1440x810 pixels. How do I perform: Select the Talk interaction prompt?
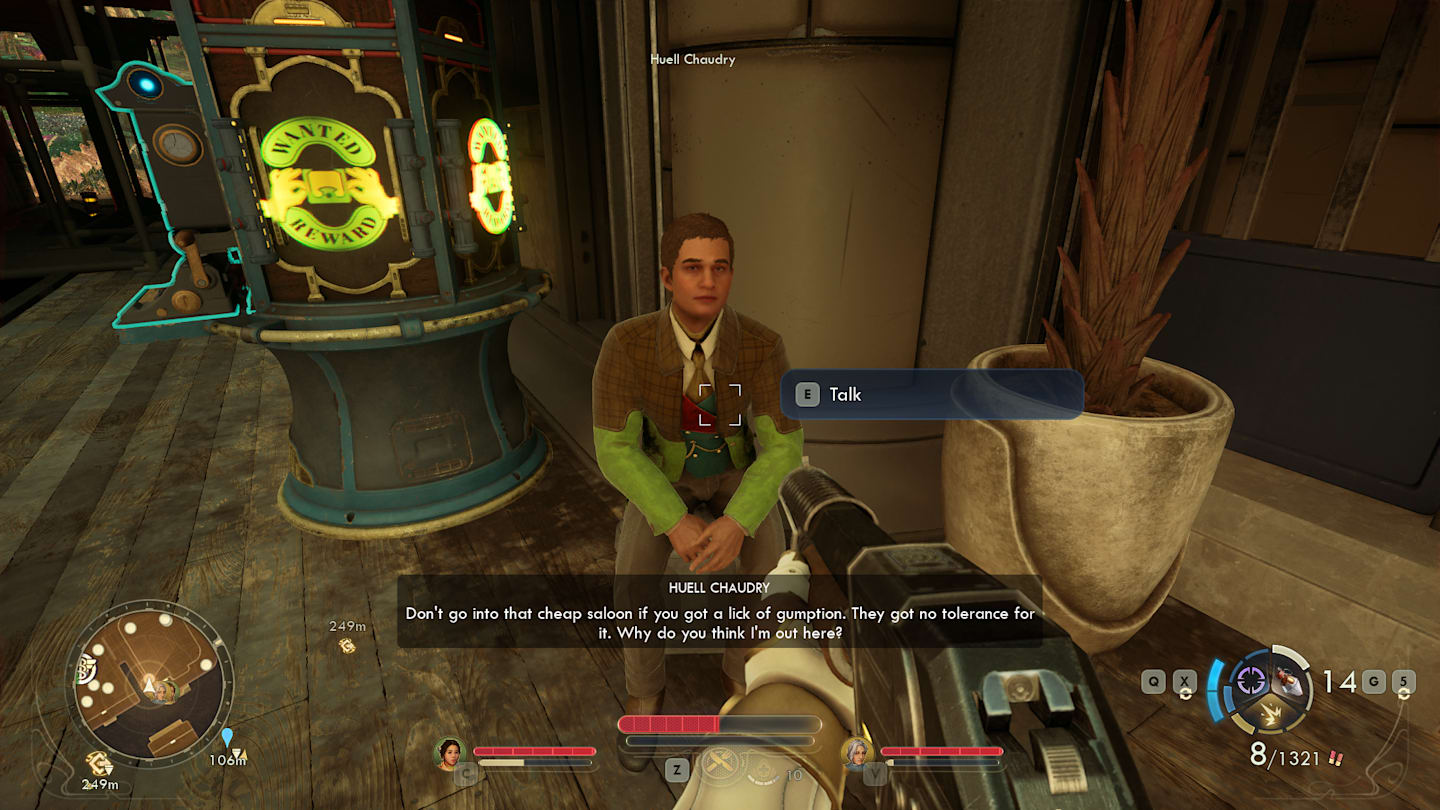931,394
